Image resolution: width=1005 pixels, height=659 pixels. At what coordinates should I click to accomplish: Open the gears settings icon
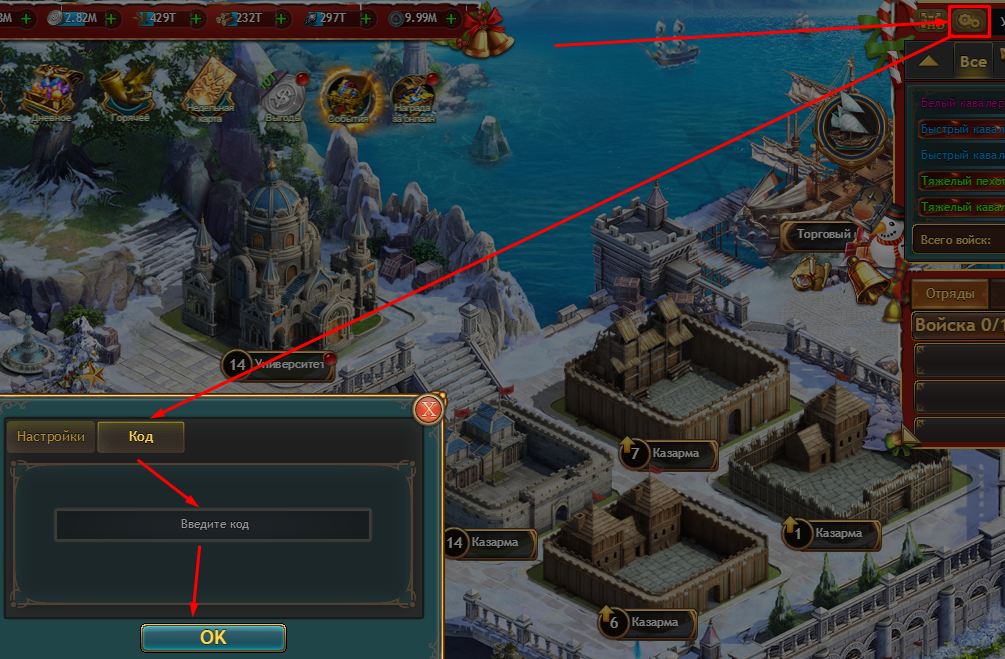(968, 19)
